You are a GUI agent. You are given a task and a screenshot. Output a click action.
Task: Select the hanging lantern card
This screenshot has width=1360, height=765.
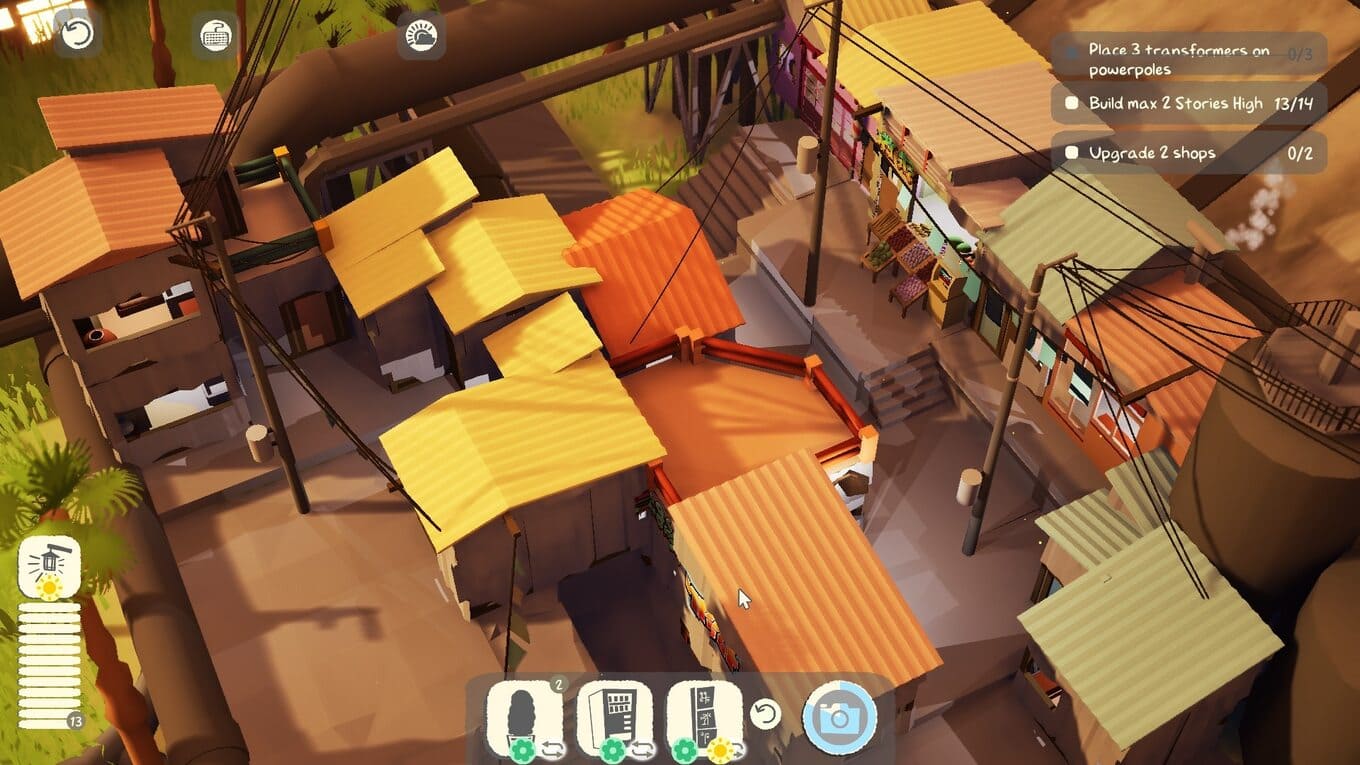[49, 567]
